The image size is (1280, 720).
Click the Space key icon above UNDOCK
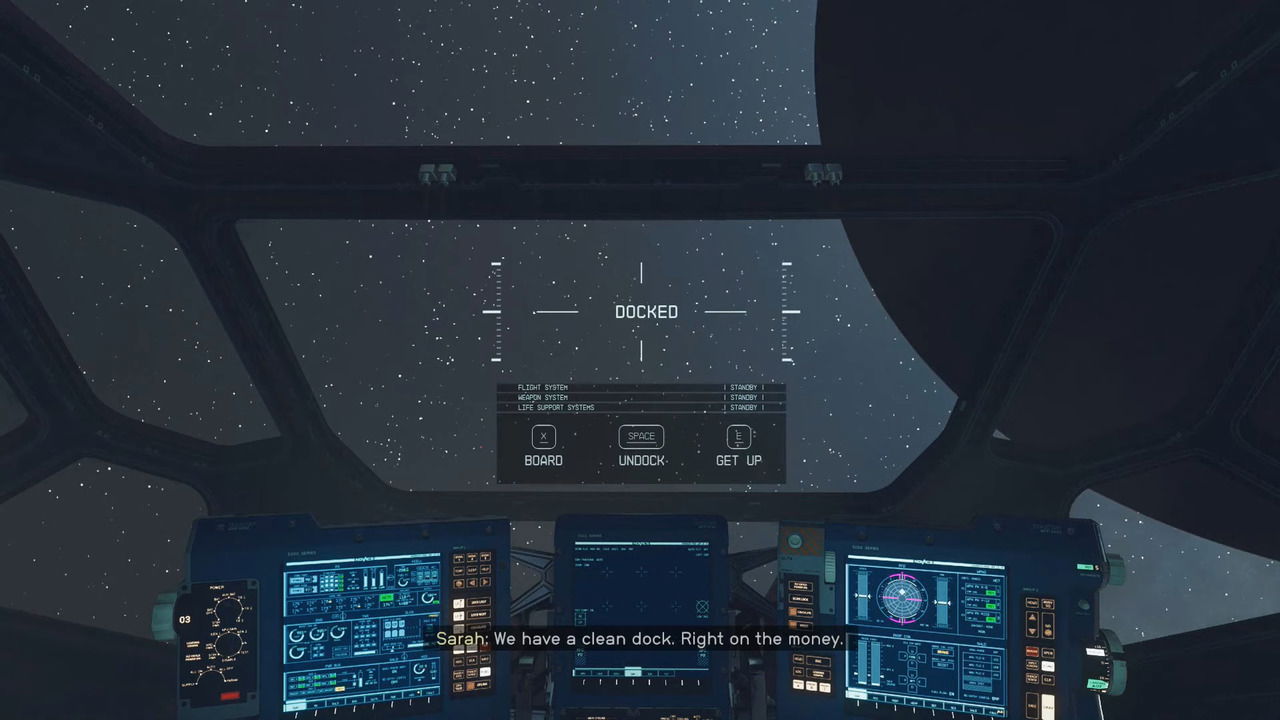(x=640, y=437)
